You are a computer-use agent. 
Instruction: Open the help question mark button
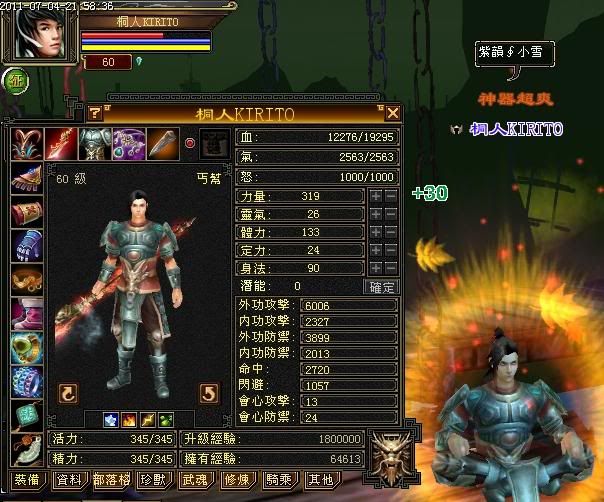tap(95, 113)
